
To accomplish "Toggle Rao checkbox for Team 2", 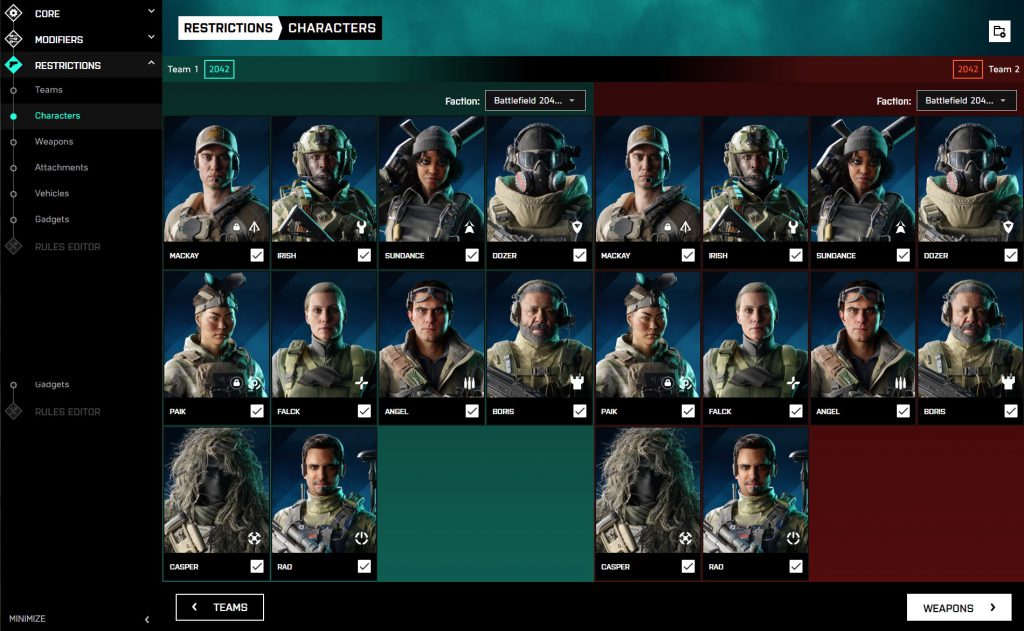I will tap(796, 567).
